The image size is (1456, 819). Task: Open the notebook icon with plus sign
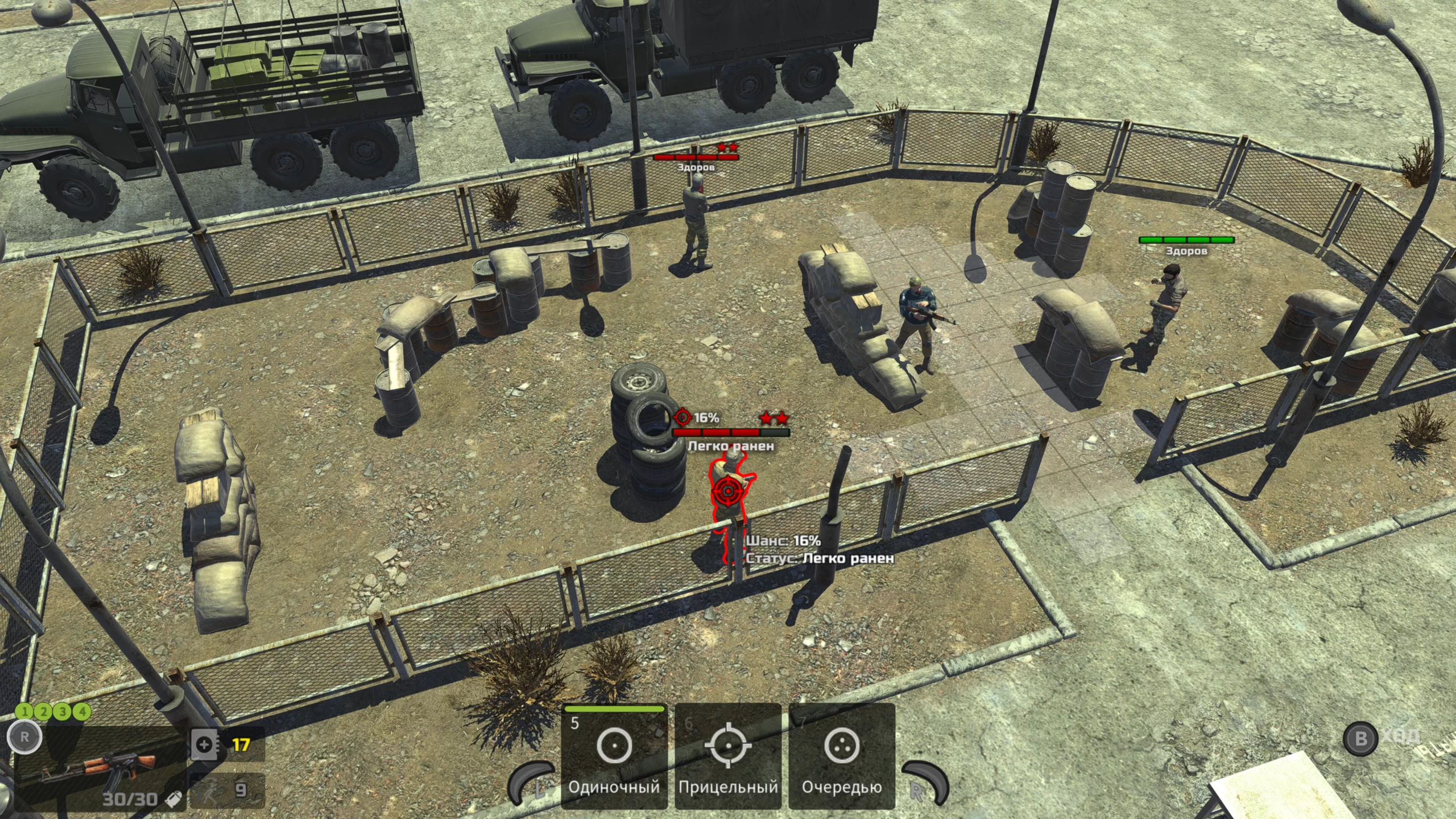(x=204, y=744)
